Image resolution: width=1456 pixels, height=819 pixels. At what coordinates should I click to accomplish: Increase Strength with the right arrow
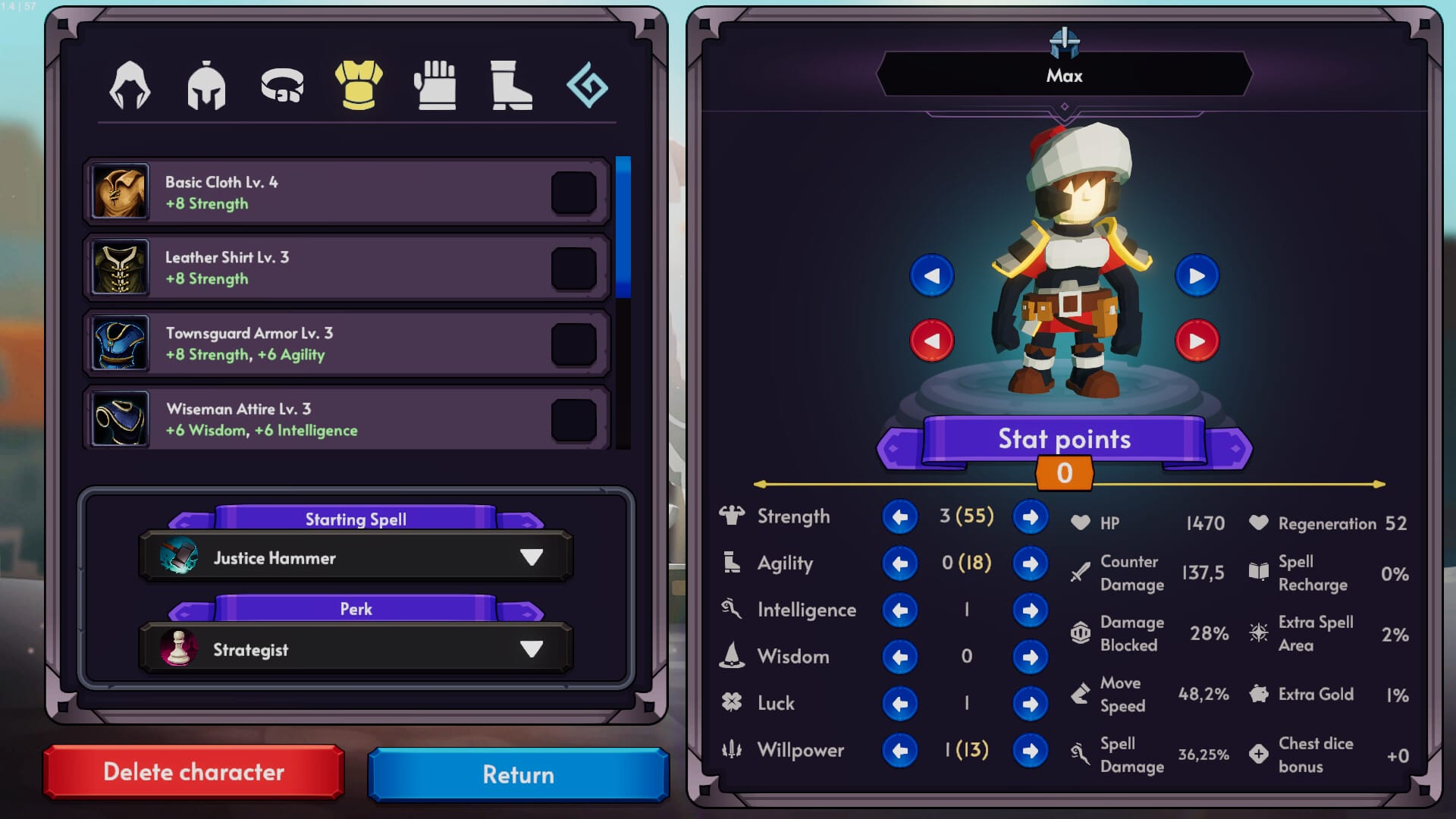pos(1031,516)
